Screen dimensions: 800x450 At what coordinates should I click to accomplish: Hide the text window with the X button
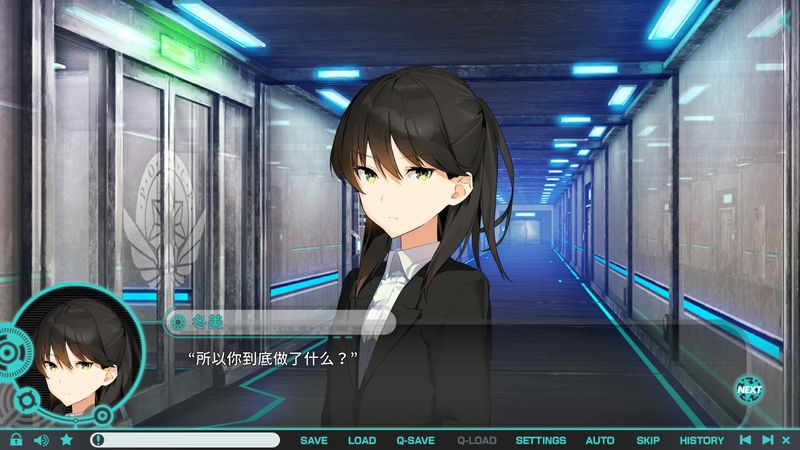pyautogui.click(x=787, y=440)
